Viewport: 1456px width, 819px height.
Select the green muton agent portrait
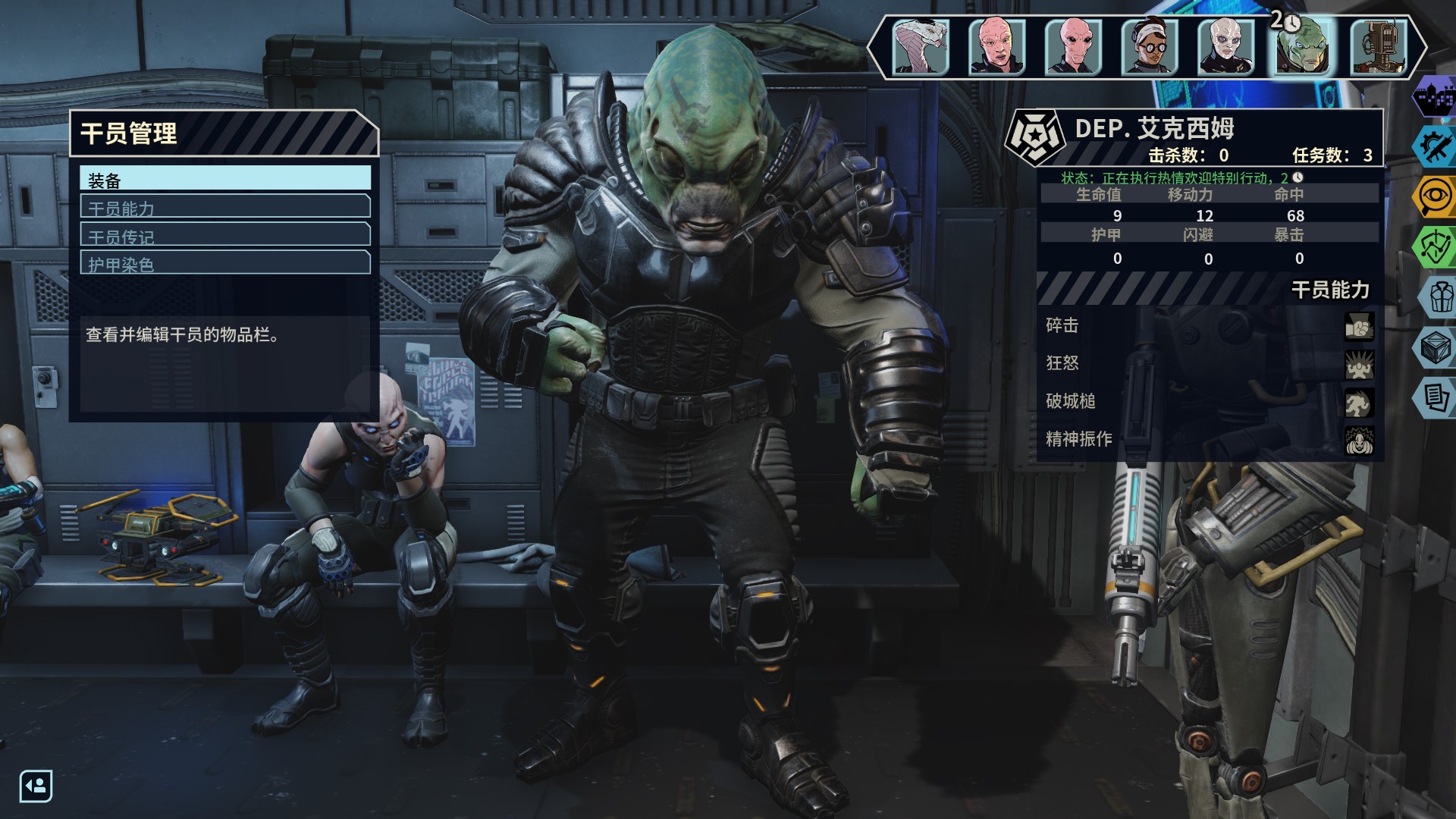coord(1302,47)
